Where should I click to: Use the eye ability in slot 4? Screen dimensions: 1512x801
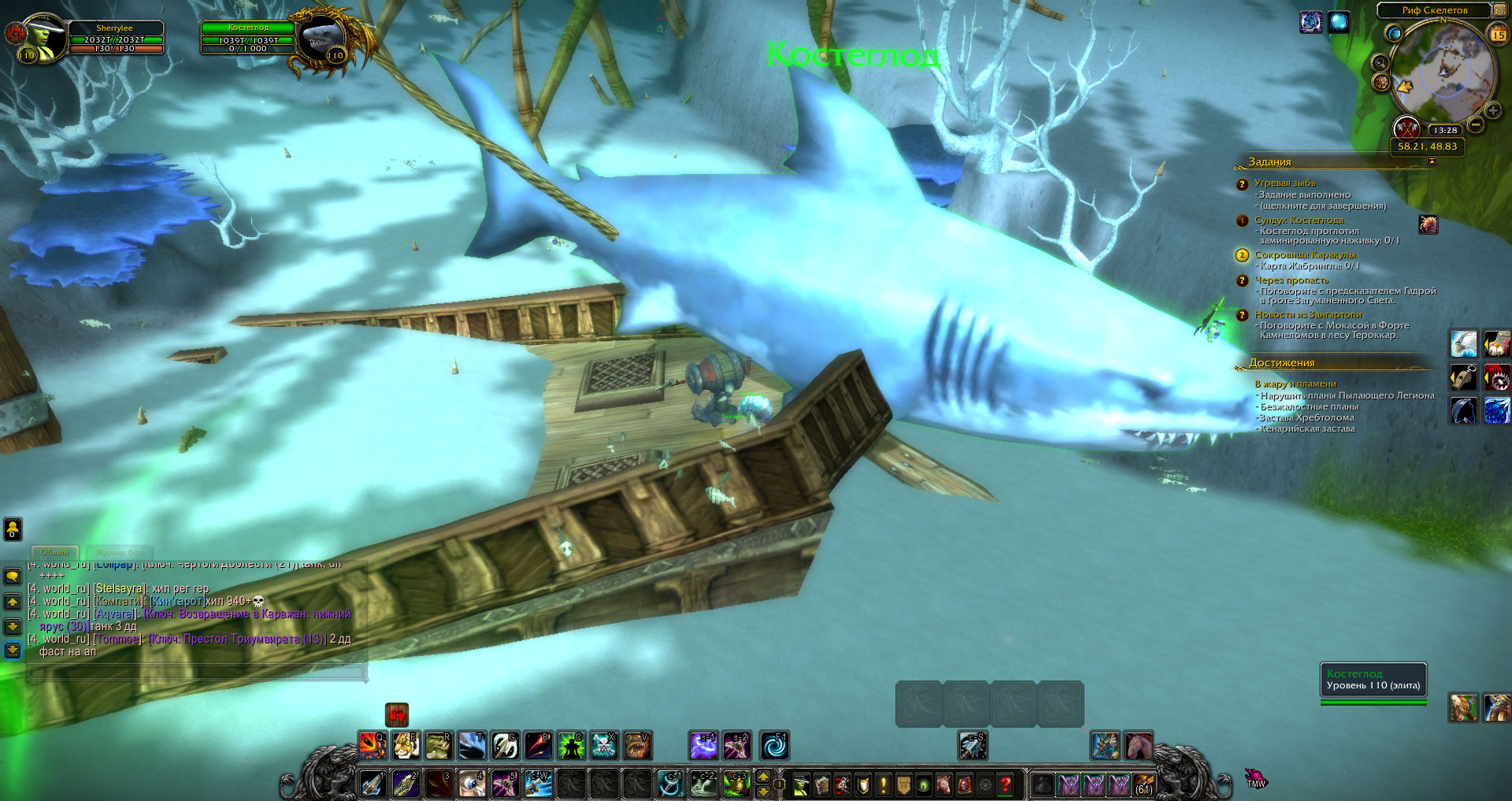(472, 784)
